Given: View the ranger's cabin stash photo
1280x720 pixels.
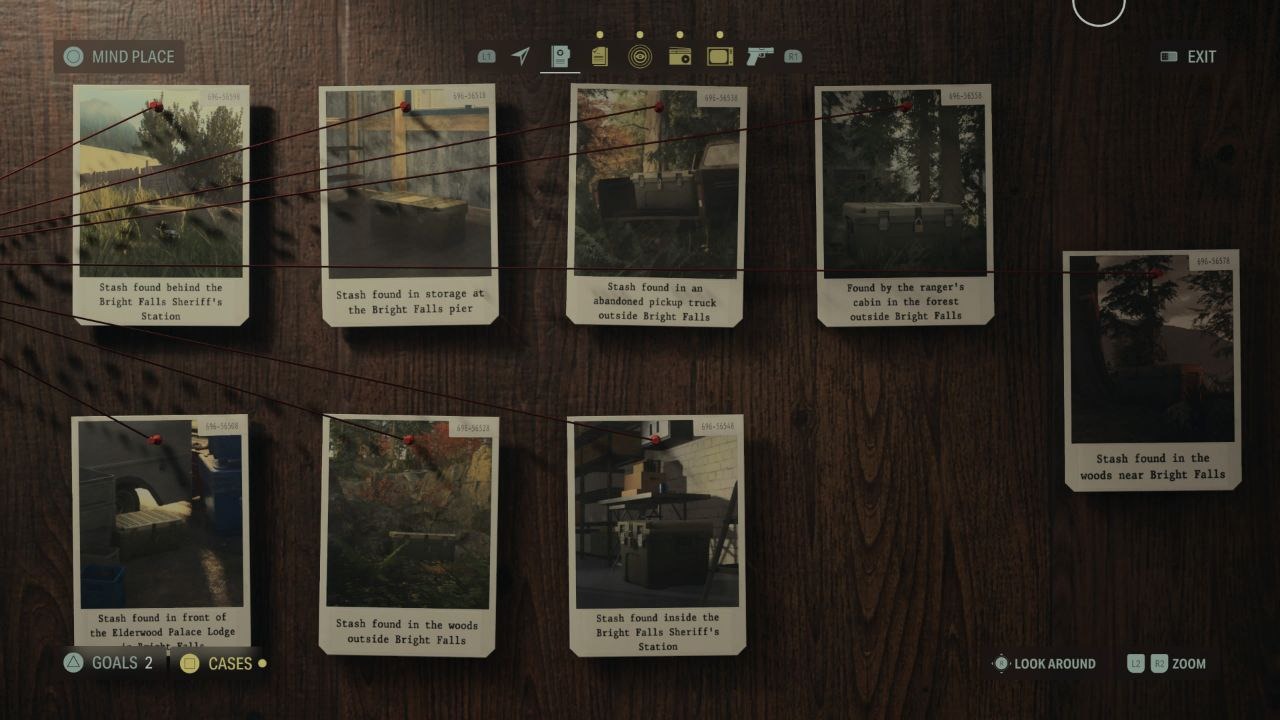Looking at the screenshot, I should pyautogui.click(x=903, y=200).
